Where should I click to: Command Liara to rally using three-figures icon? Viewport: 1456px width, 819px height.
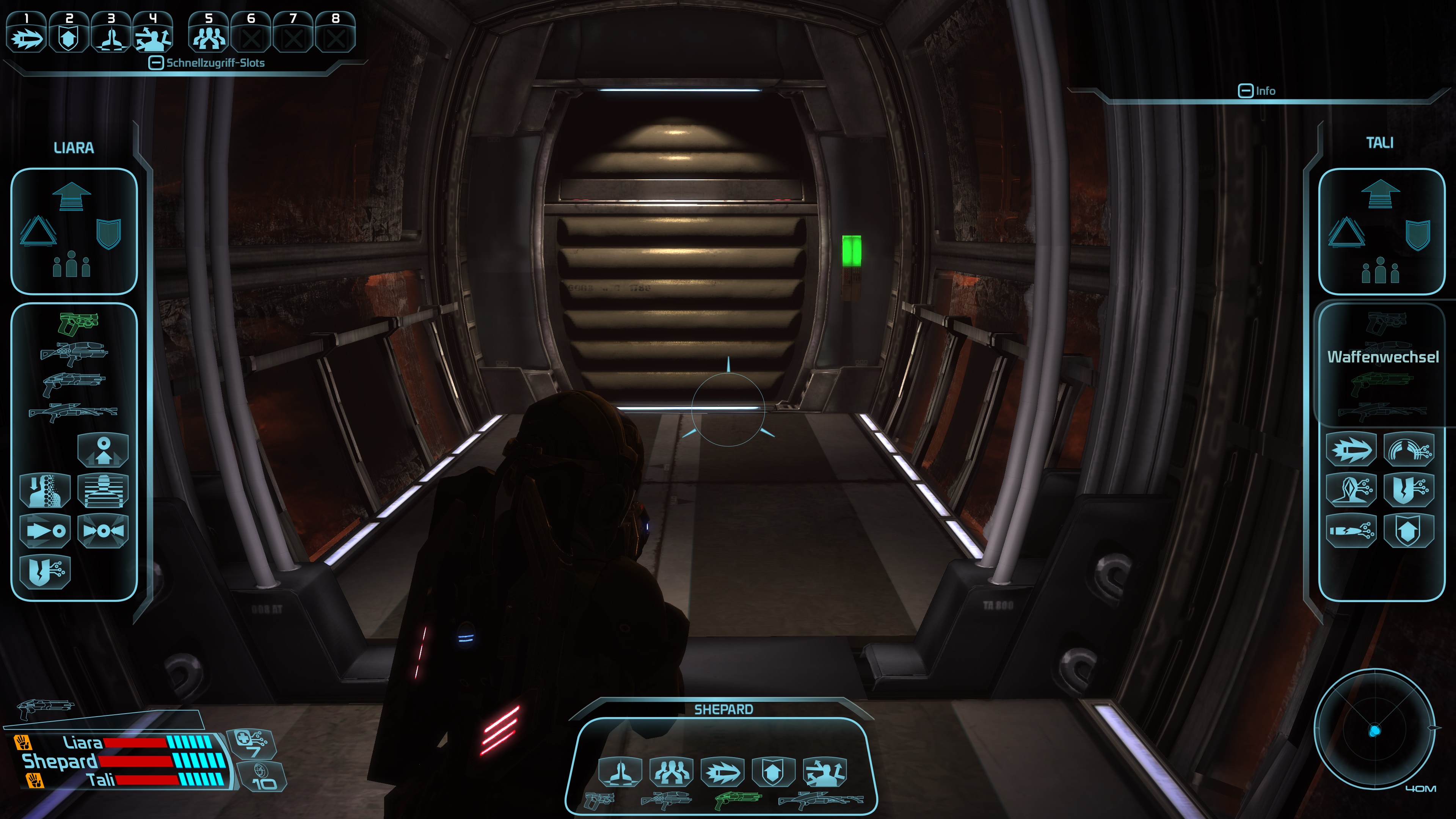(71, 265)
